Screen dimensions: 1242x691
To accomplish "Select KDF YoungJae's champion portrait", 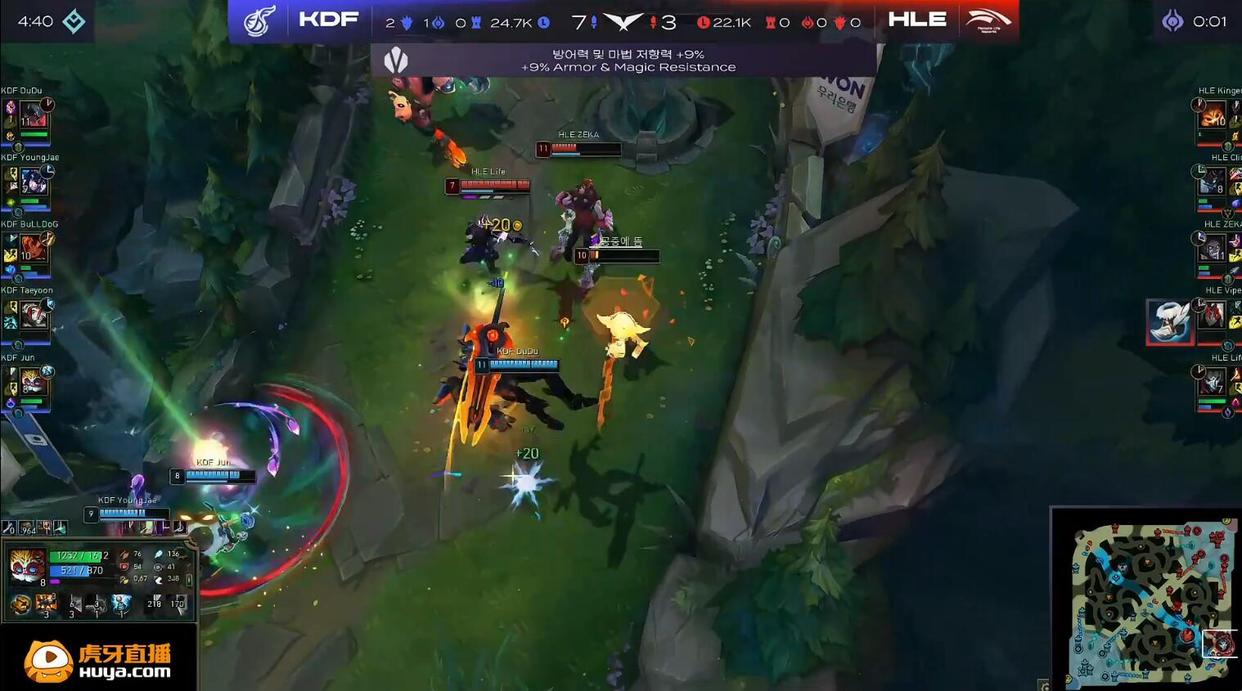I will pos(32,182).
